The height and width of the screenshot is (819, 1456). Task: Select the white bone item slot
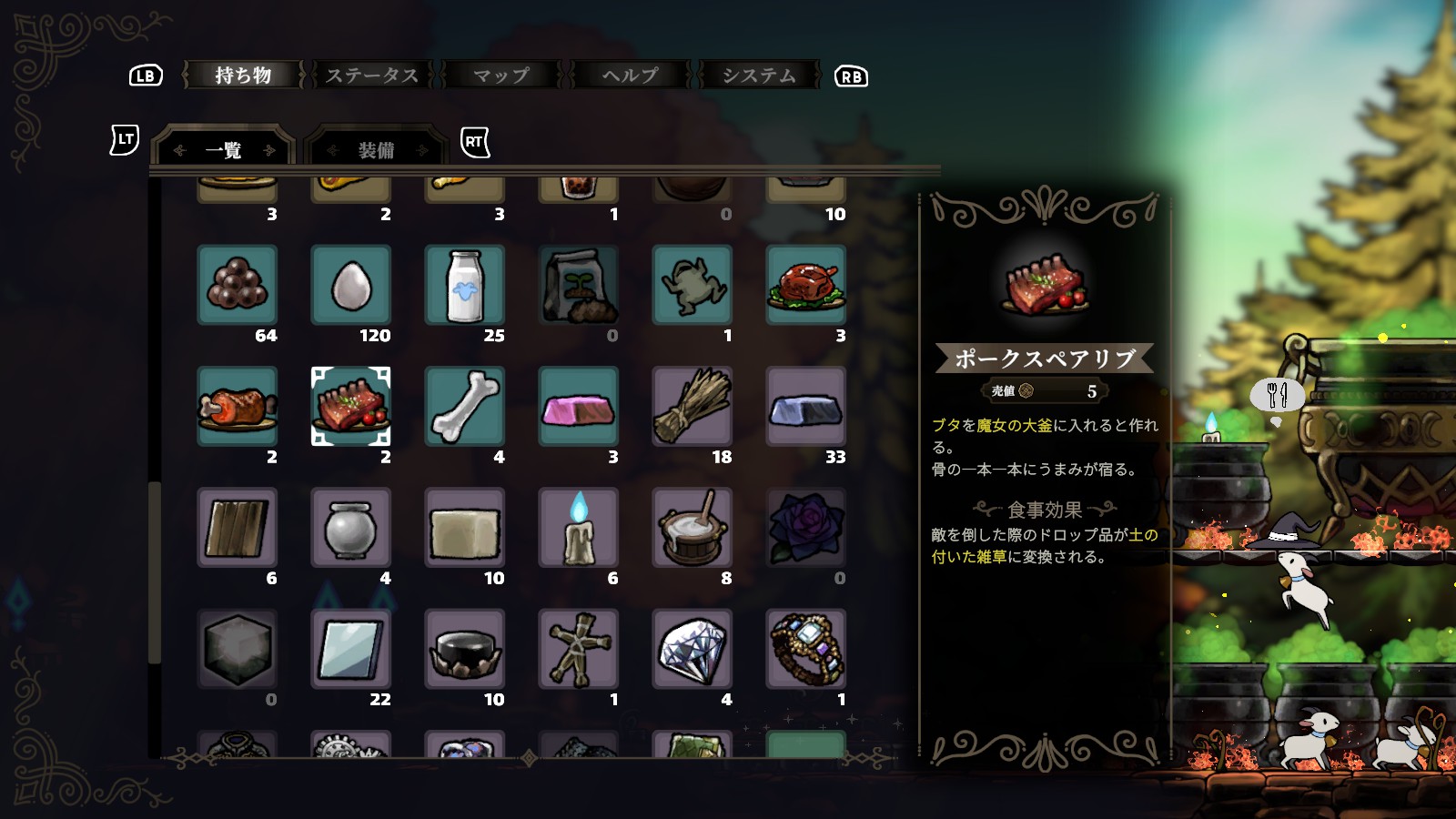tap(465, 406)
